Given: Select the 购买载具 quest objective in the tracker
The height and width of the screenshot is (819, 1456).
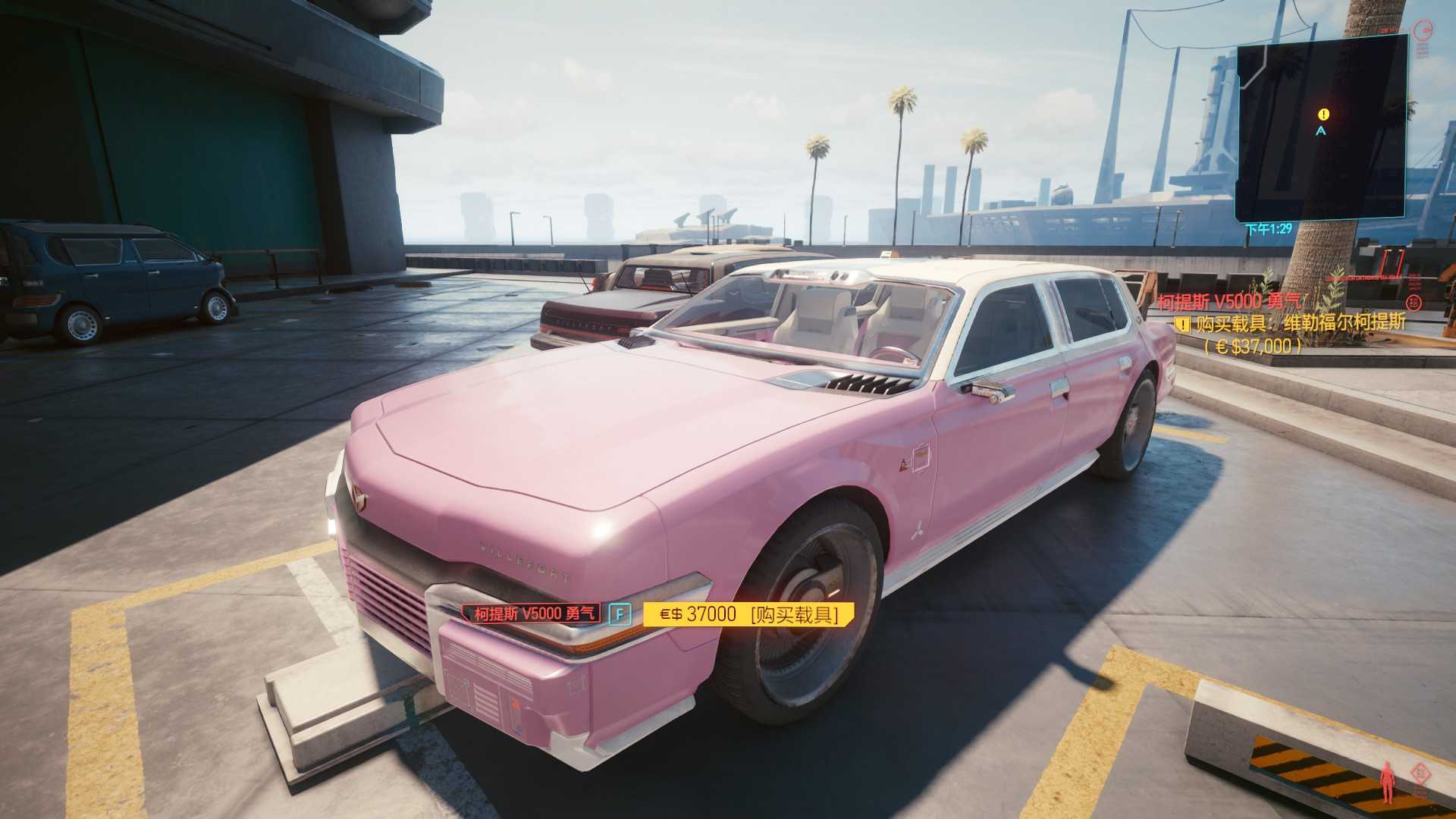Looking at the screenshot, I should 1300,324.
